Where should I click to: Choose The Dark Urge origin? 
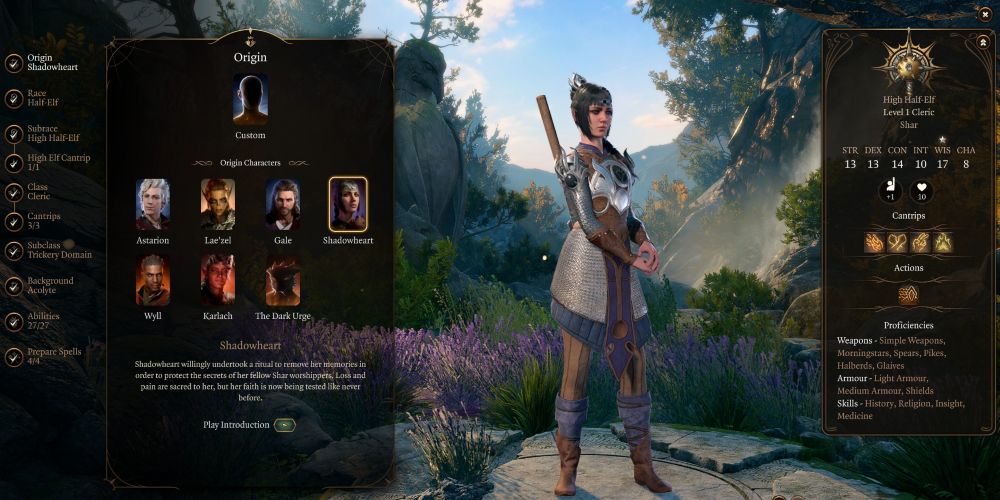click(283, 279)
